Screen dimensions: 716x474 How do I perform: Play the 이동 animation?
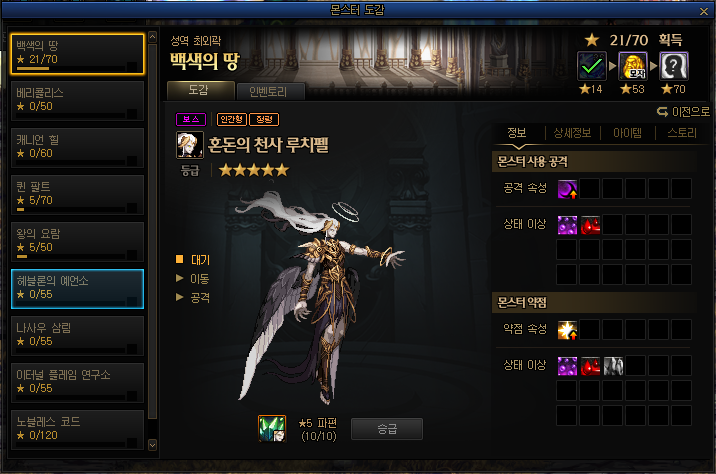coord(200,277)
